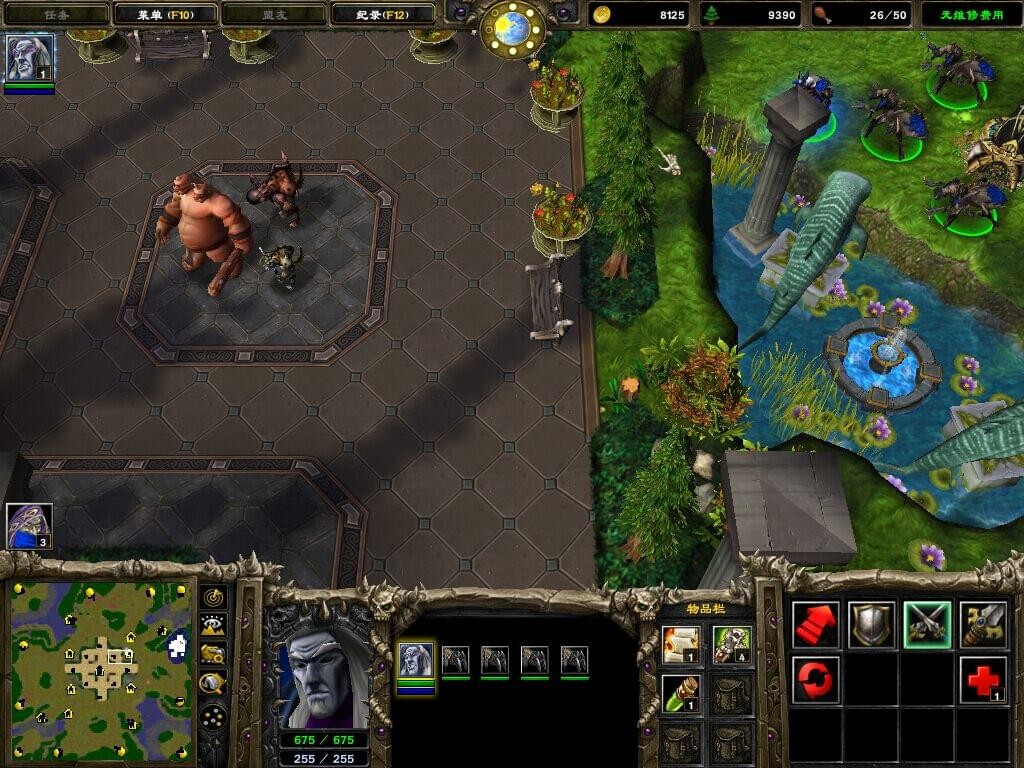Choose the sword Attack command
This screenshot has width=1024, height=768.
click(982, 625)
